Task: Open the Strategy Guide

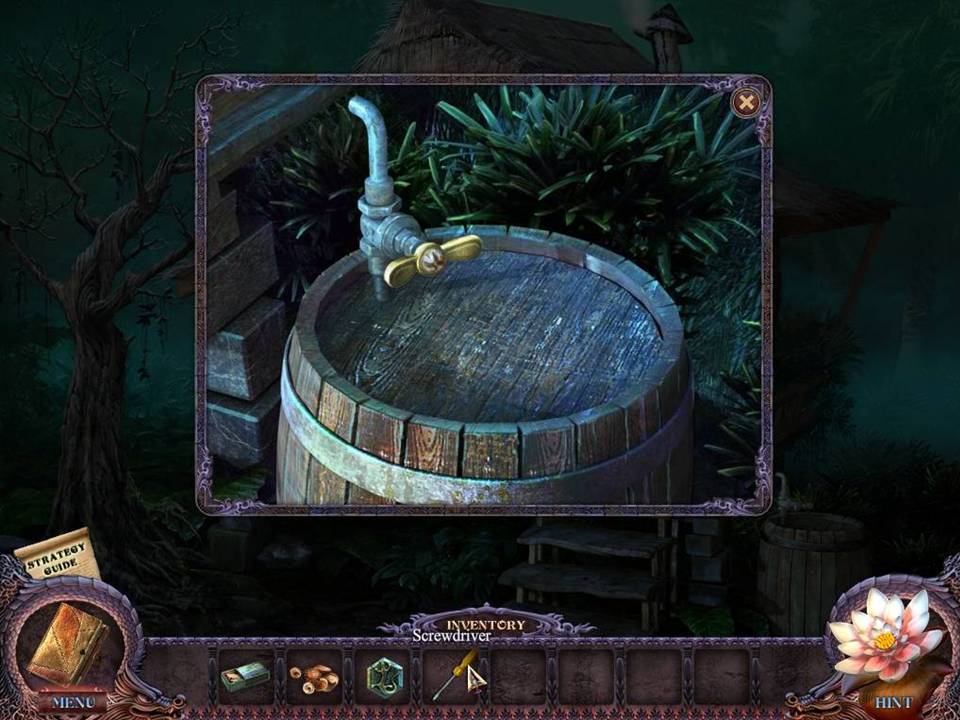Action: pyautogui.click(x=57, y=558)
